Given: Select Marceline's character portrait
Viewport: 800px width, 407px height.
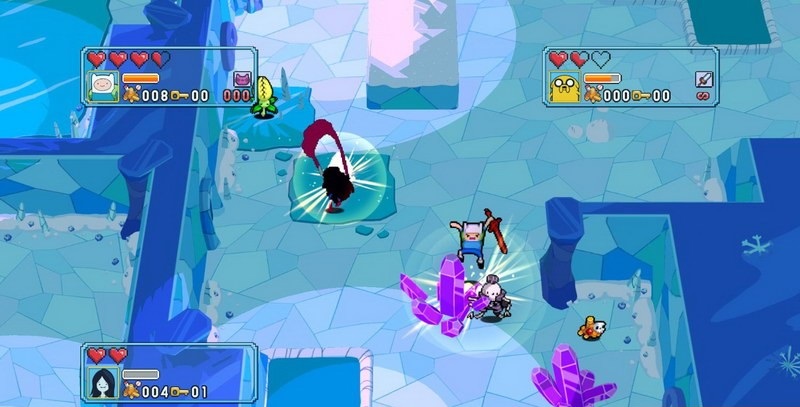Looking at the screenshot, I should 103,383.
